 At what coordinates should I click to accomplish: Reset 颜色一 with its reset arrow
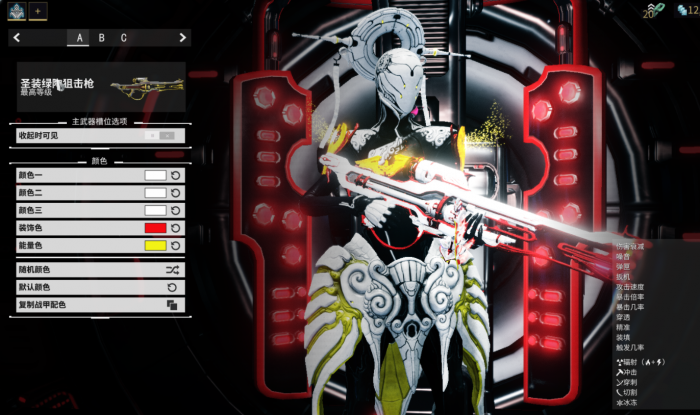pyautogui.click(x=176, y=175)
